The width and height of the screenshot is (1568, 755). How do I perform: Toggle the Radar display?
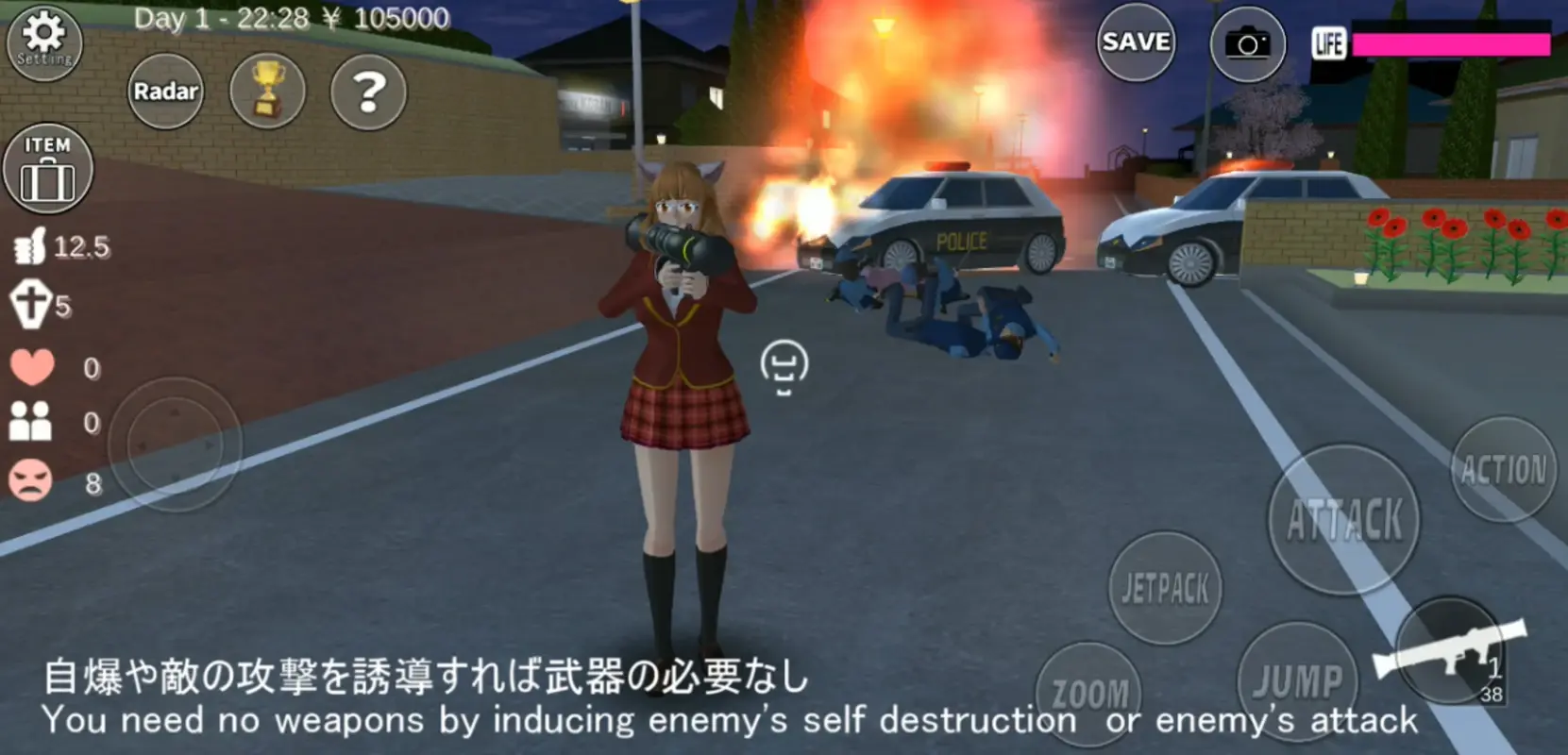(166, 90)
